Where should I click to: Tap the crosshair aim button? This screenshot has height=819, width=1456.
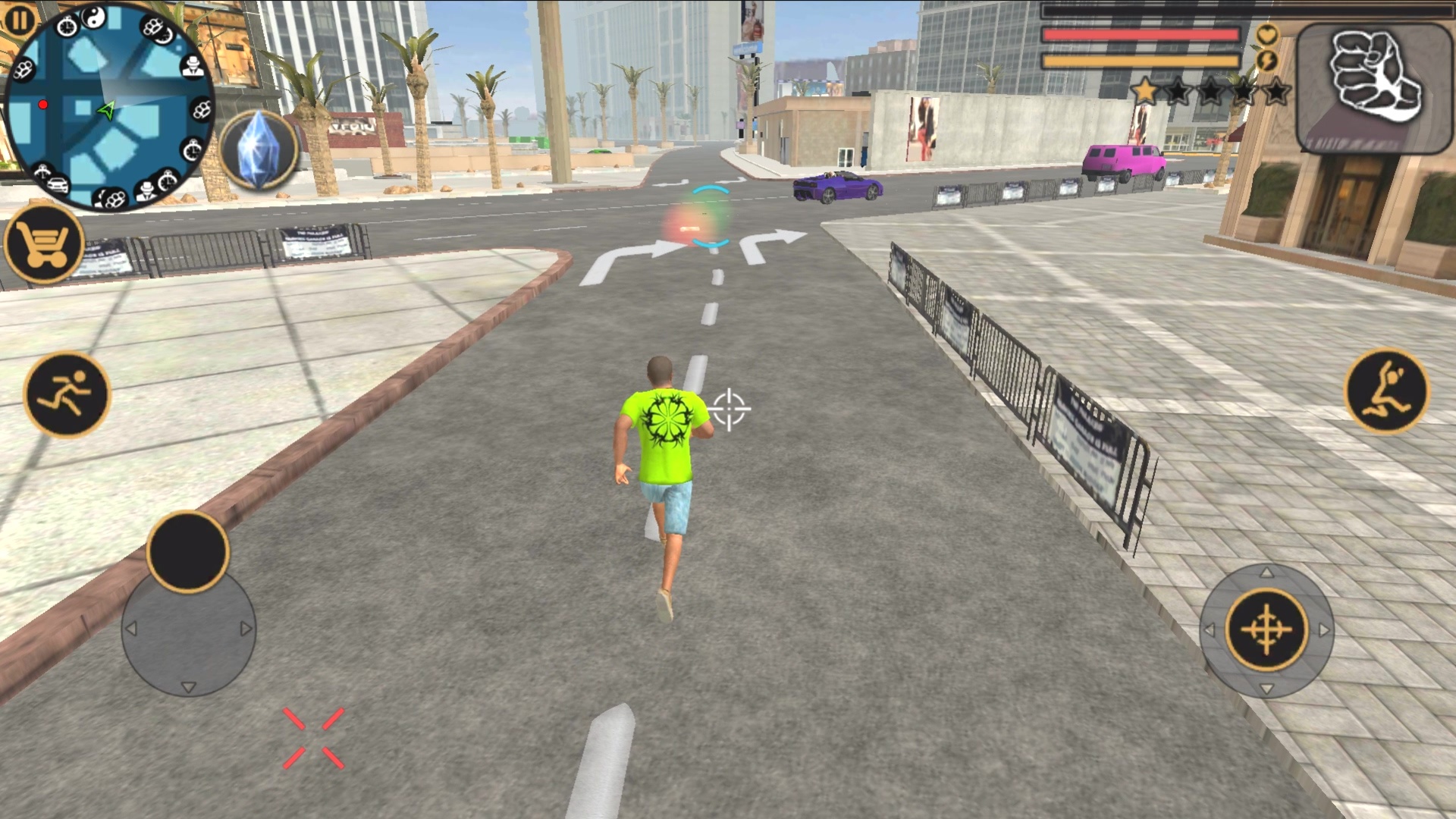(x=1266, y=630)
